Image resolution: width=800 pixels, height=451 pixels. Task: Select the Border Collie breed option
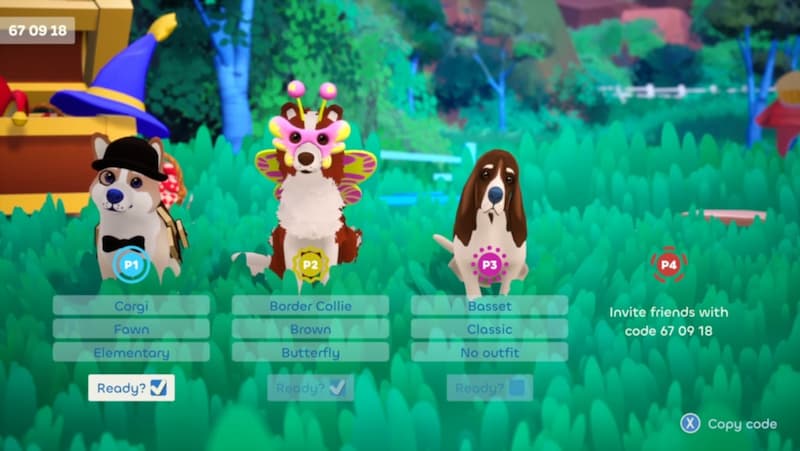(310, 305)
